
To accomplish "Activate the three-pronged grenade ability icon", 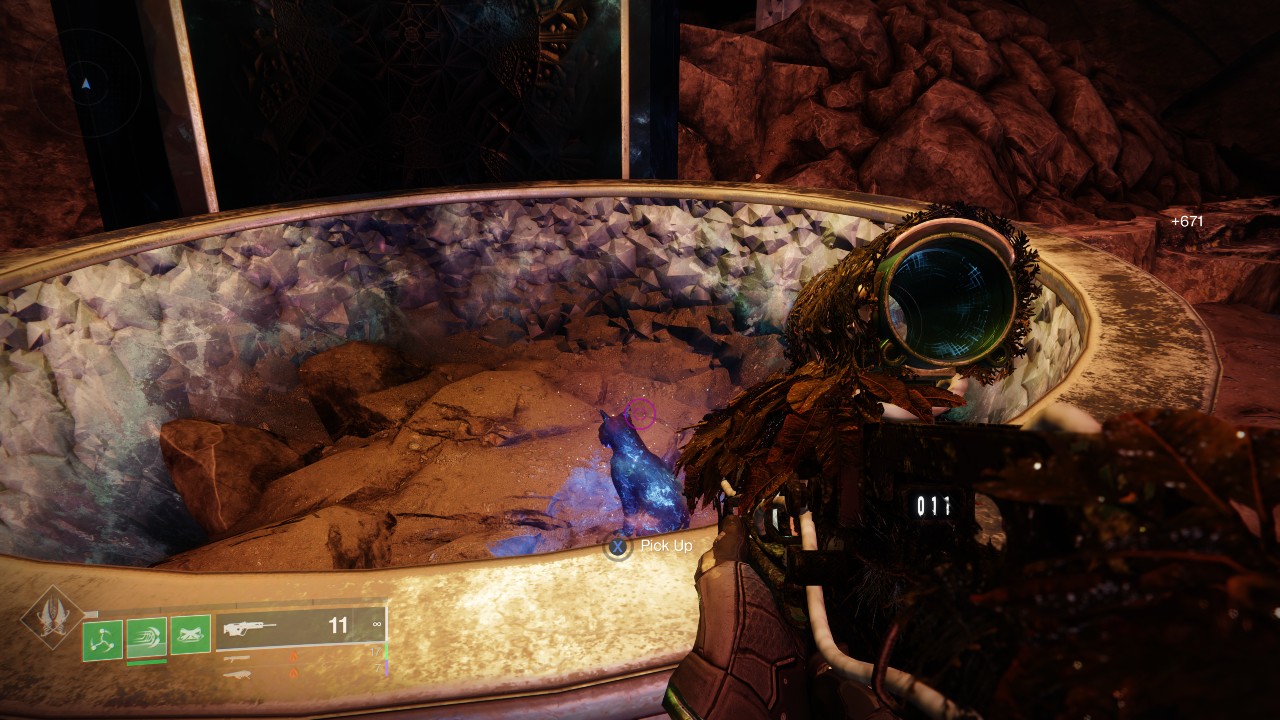I will pos(102,639).
